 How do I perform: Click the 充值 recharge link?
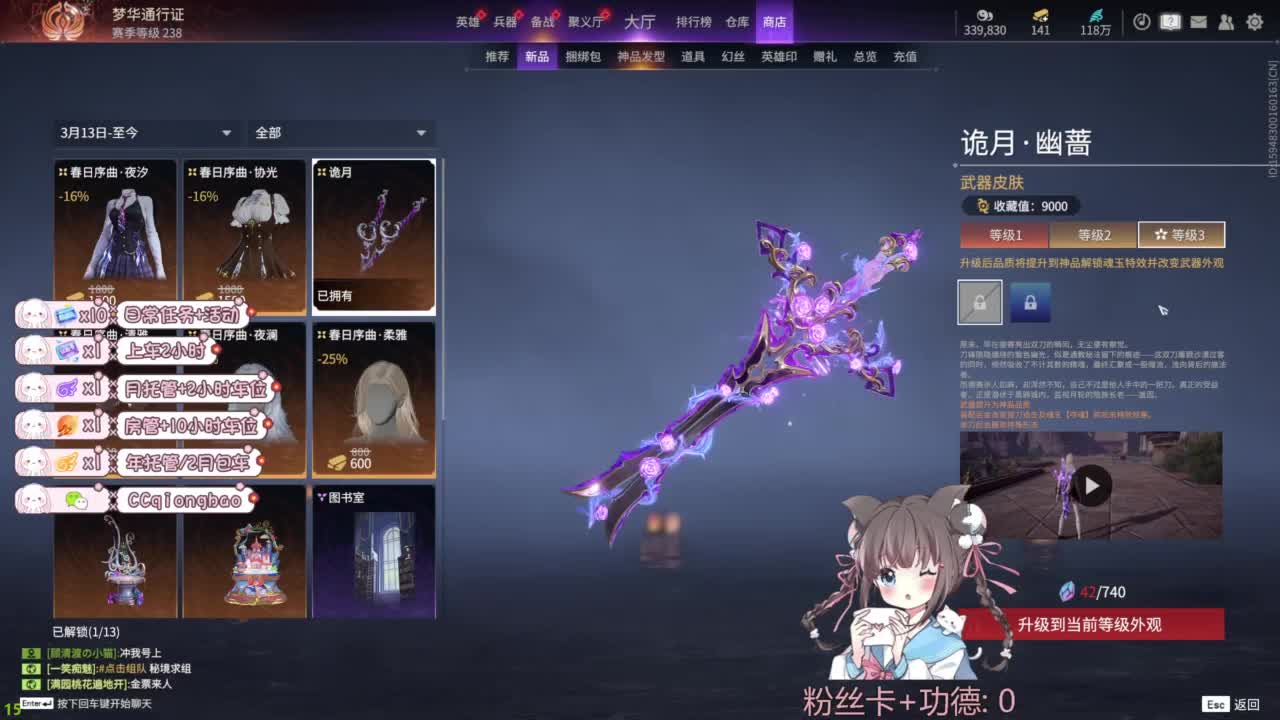[x=903, y=57]
